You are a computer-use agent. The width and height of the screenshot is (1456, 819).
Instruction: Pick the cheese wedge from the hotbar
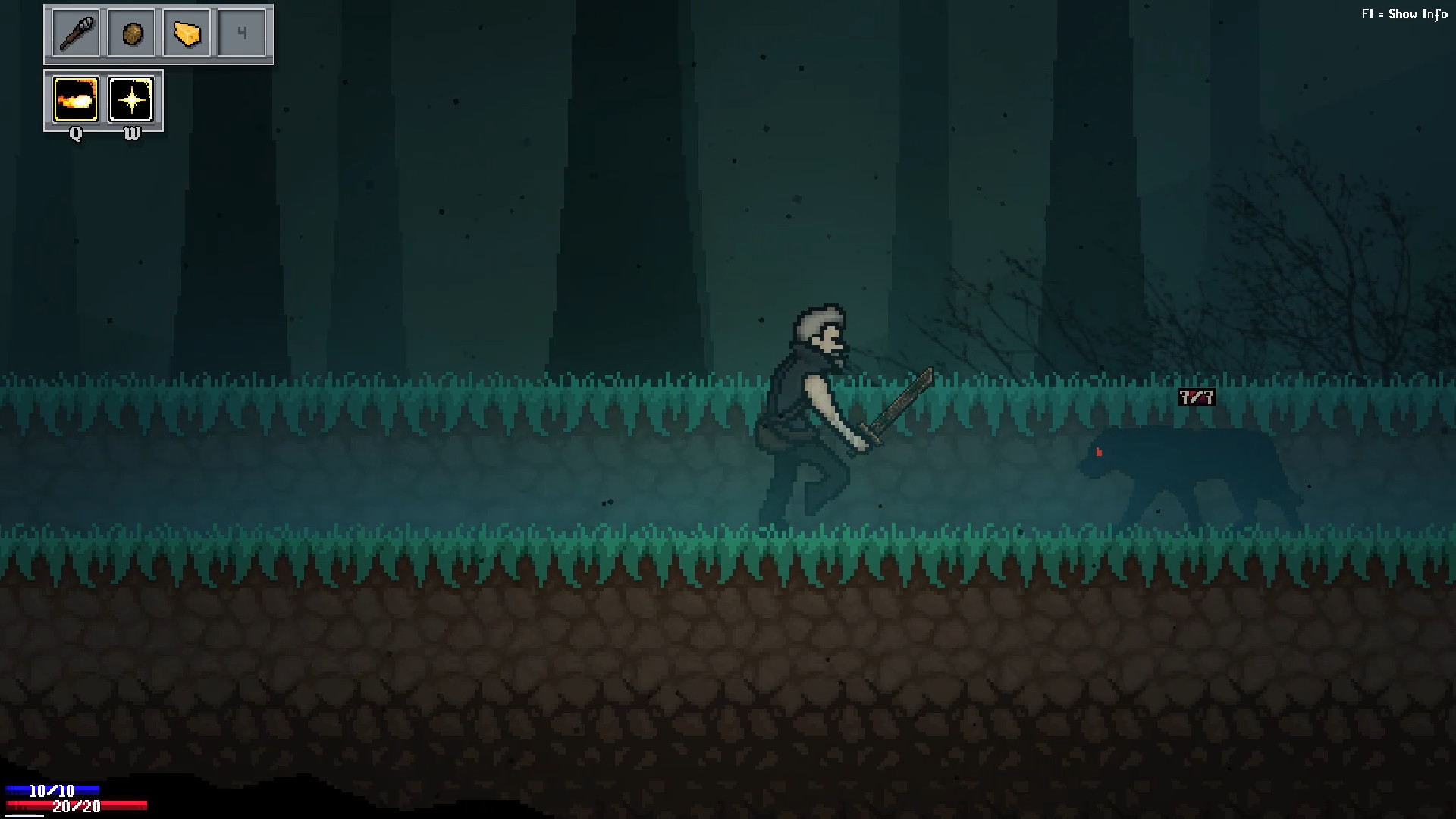[x=187, y=33]
